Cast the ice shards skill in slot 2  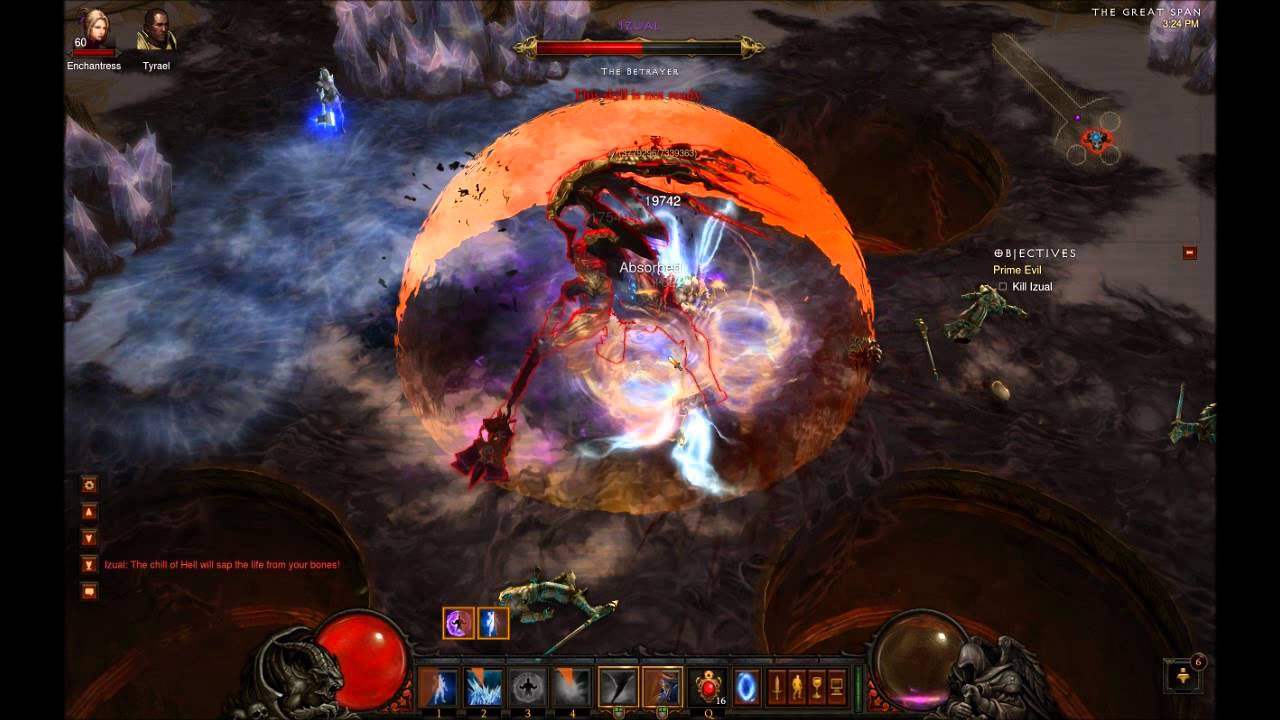click(484, 687)
